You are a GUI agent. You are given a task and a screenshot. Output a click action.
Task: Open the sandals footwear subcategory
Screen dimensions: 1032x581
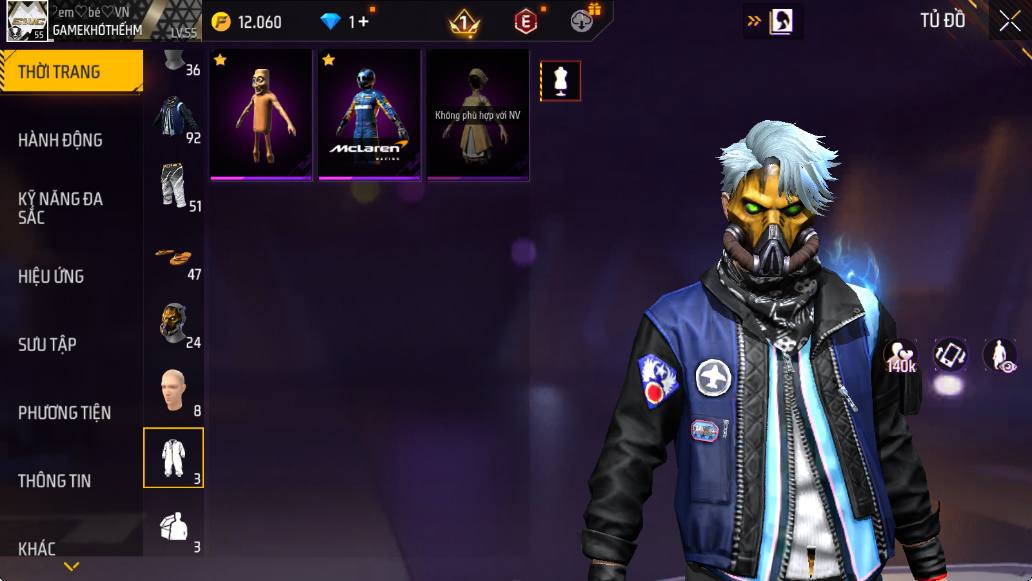point(173,256)
